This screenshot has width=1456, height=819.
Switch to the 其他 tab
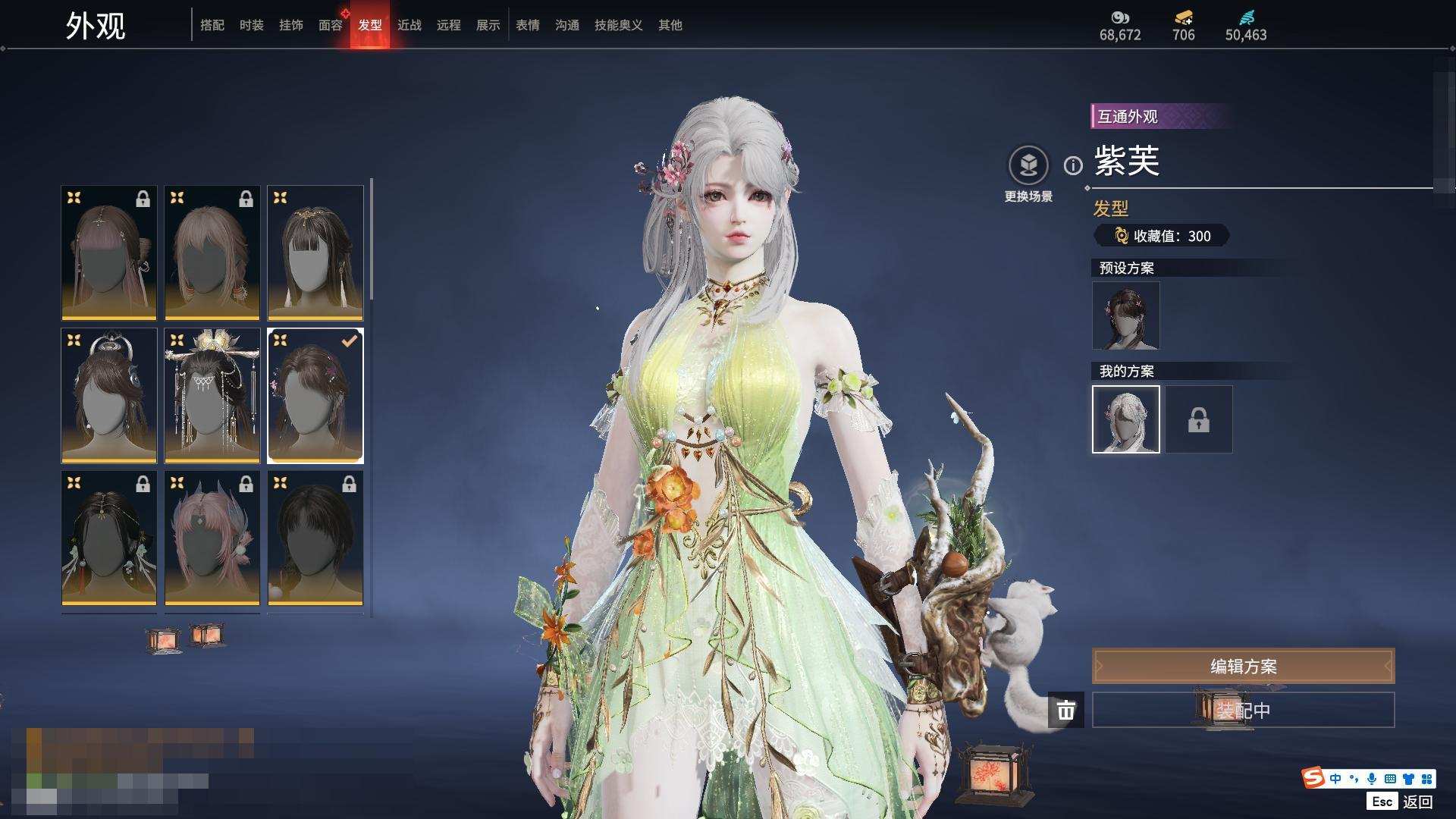click(x=670, y=25)
